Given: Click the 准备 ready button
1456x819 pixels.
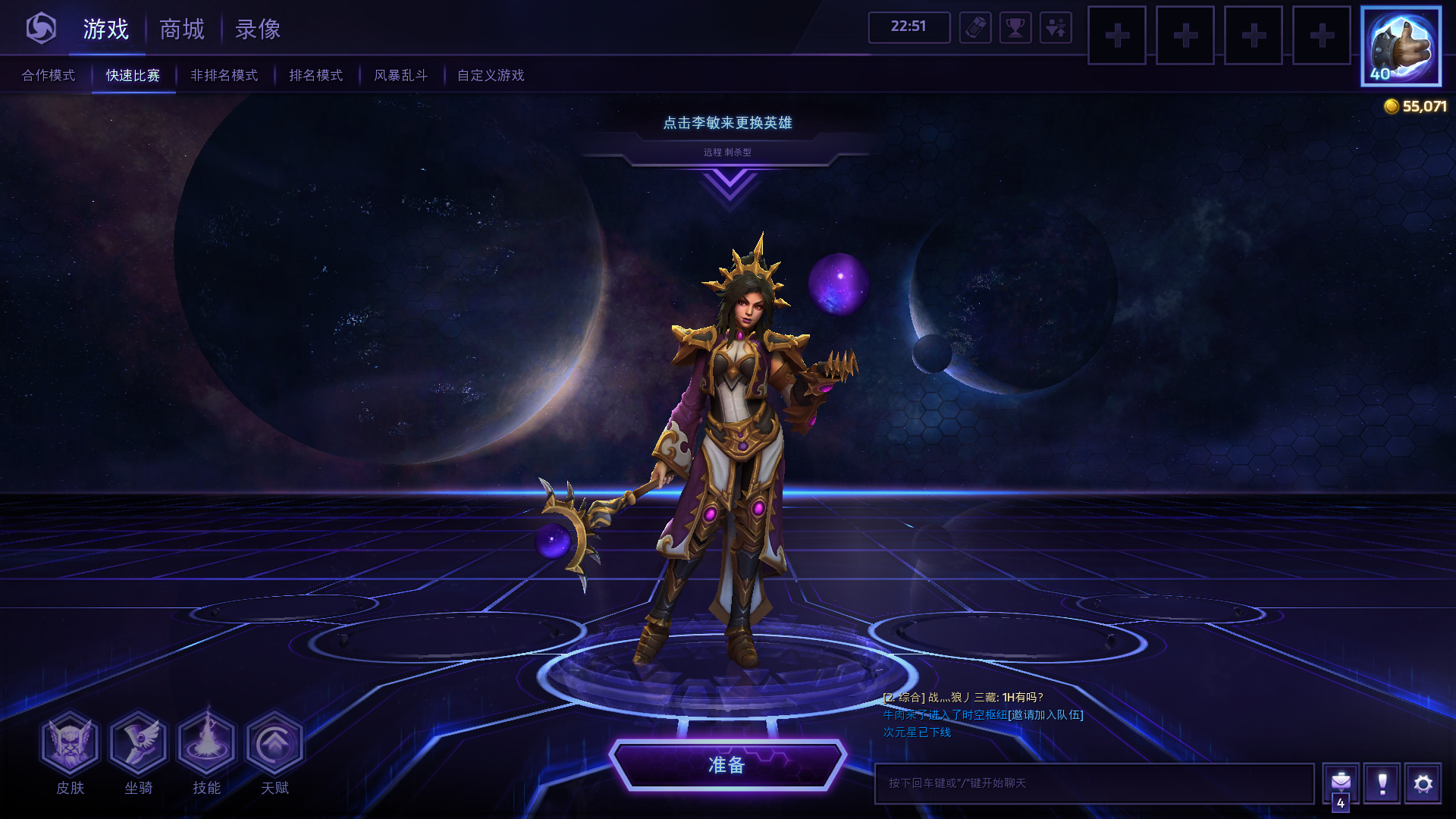Looking at the screenshot, I should click(726, 765).
